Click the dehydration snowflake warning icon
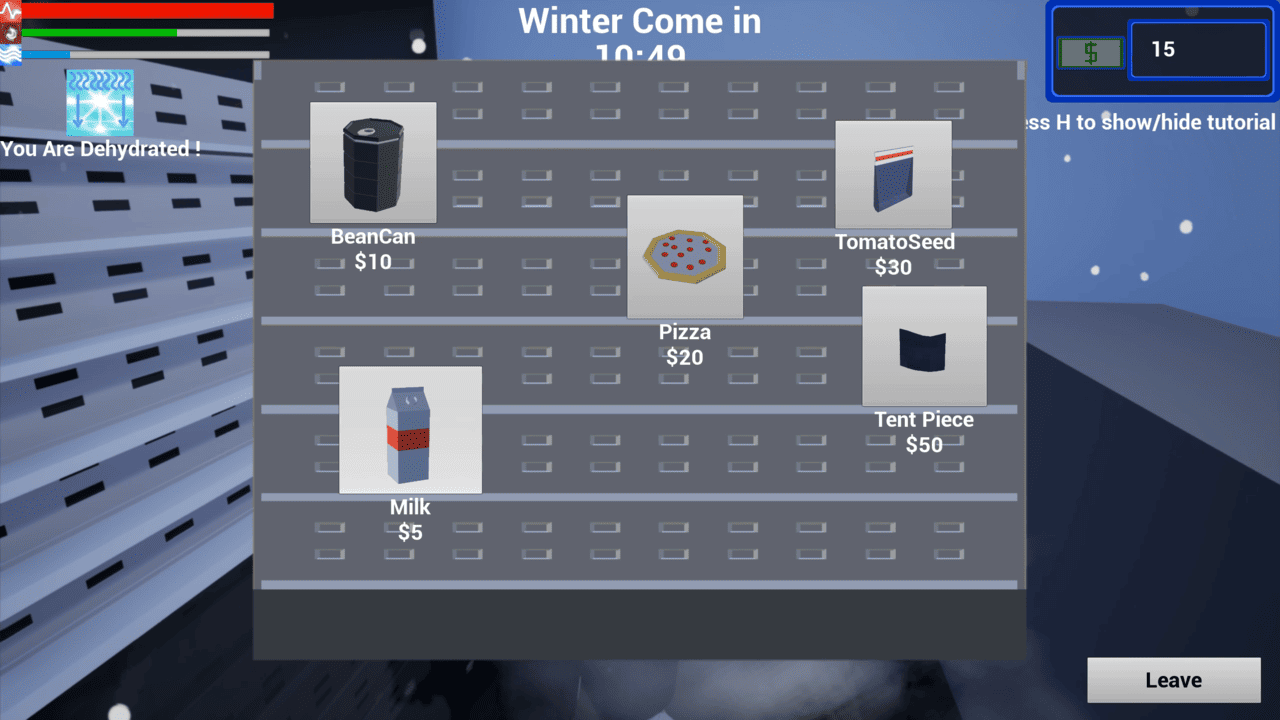The width and height of the screenshot is (1280, 720). 99,101
